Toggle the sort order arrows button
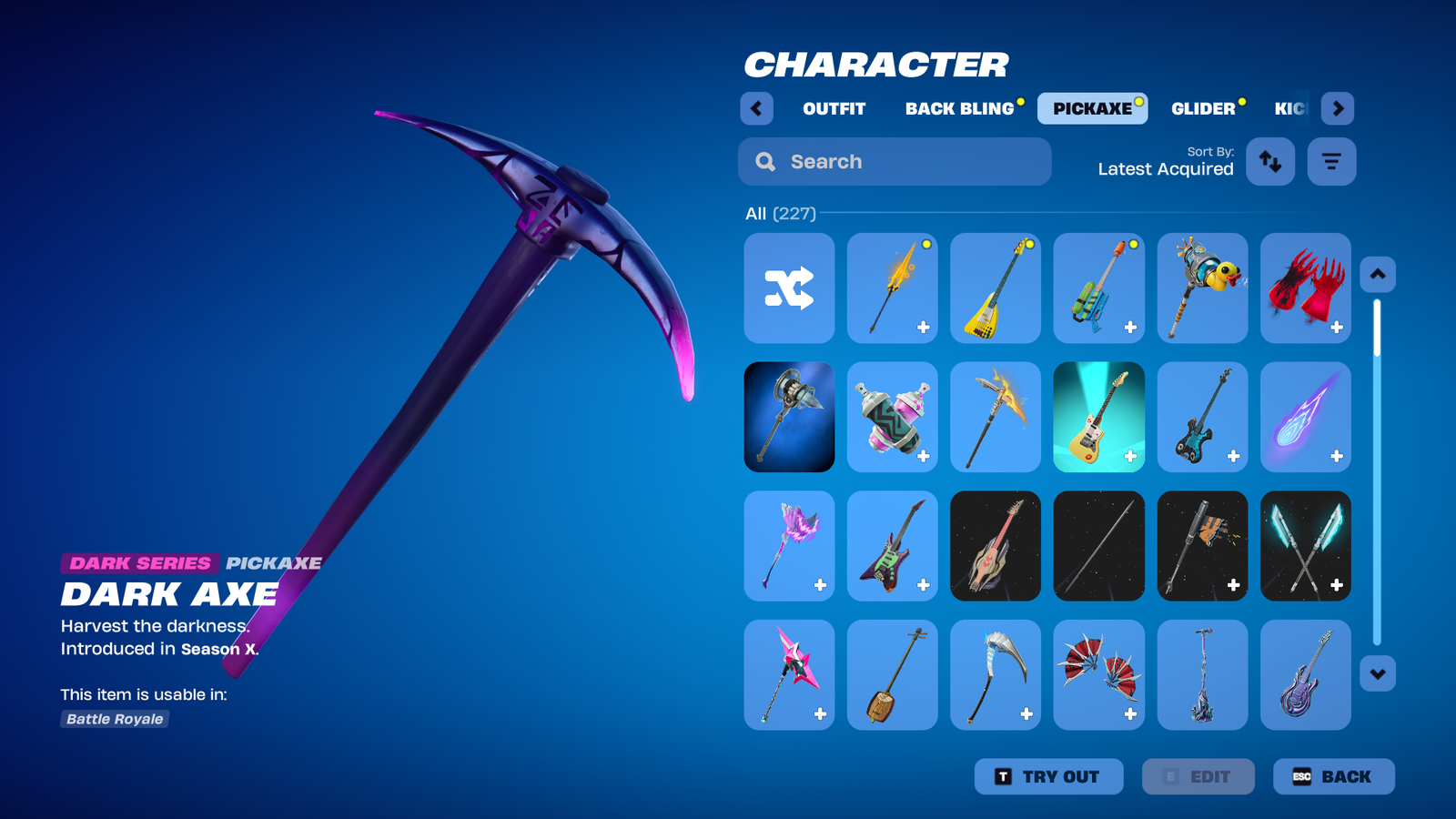This screenshot has width=1456, height=819. coord(1269,162)
